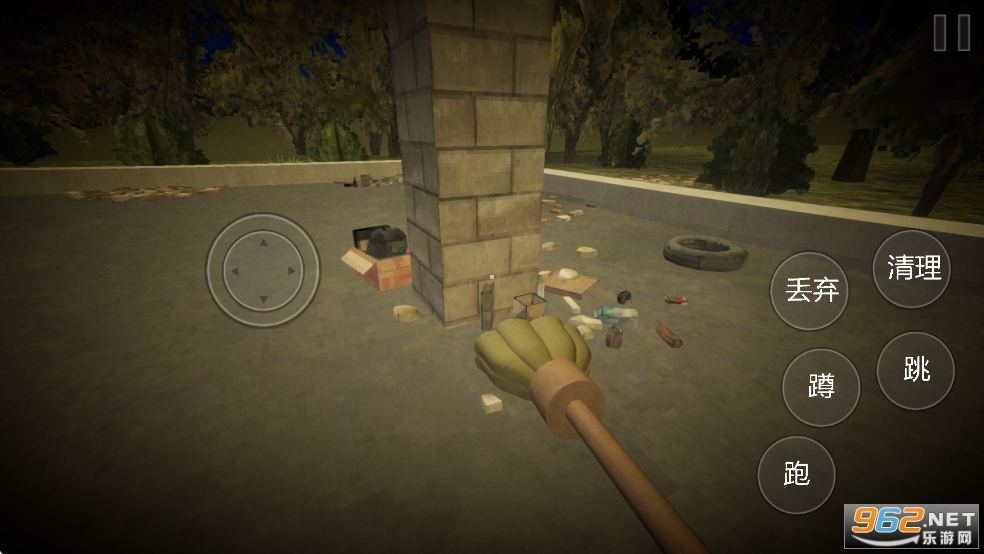Pause the game with the pause icon

click(951, 33)
